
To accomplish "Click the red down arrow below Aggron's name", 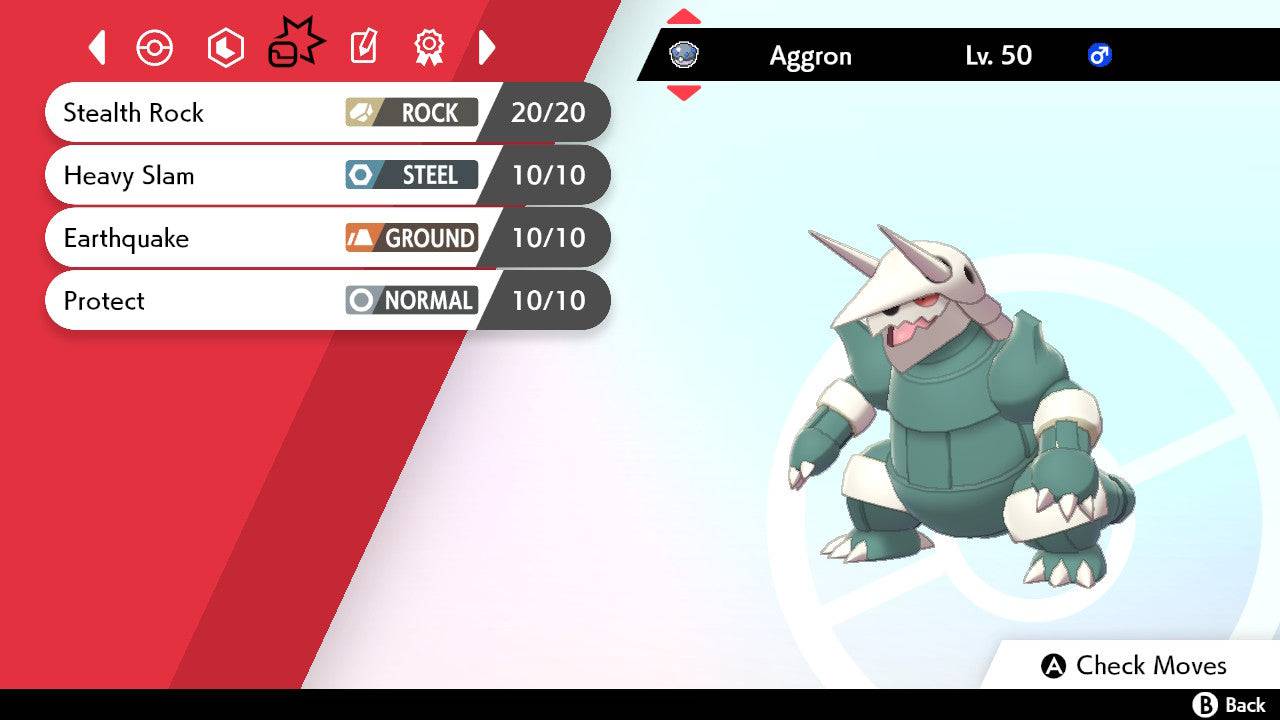I will [x=684, y=90].
